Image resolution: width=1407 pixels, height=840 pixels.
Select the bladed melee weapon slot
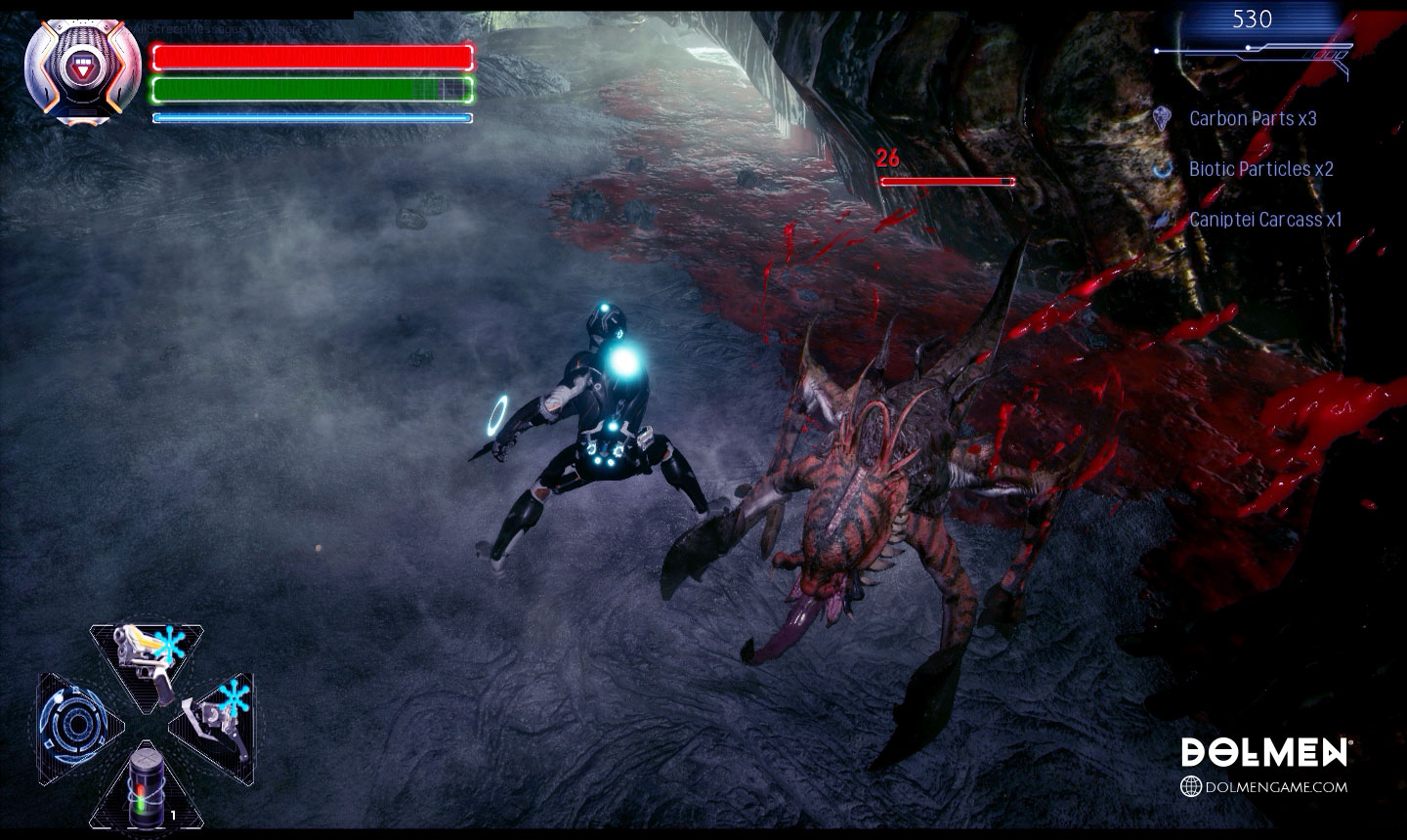pyautogui.click(x=215, y=721)
